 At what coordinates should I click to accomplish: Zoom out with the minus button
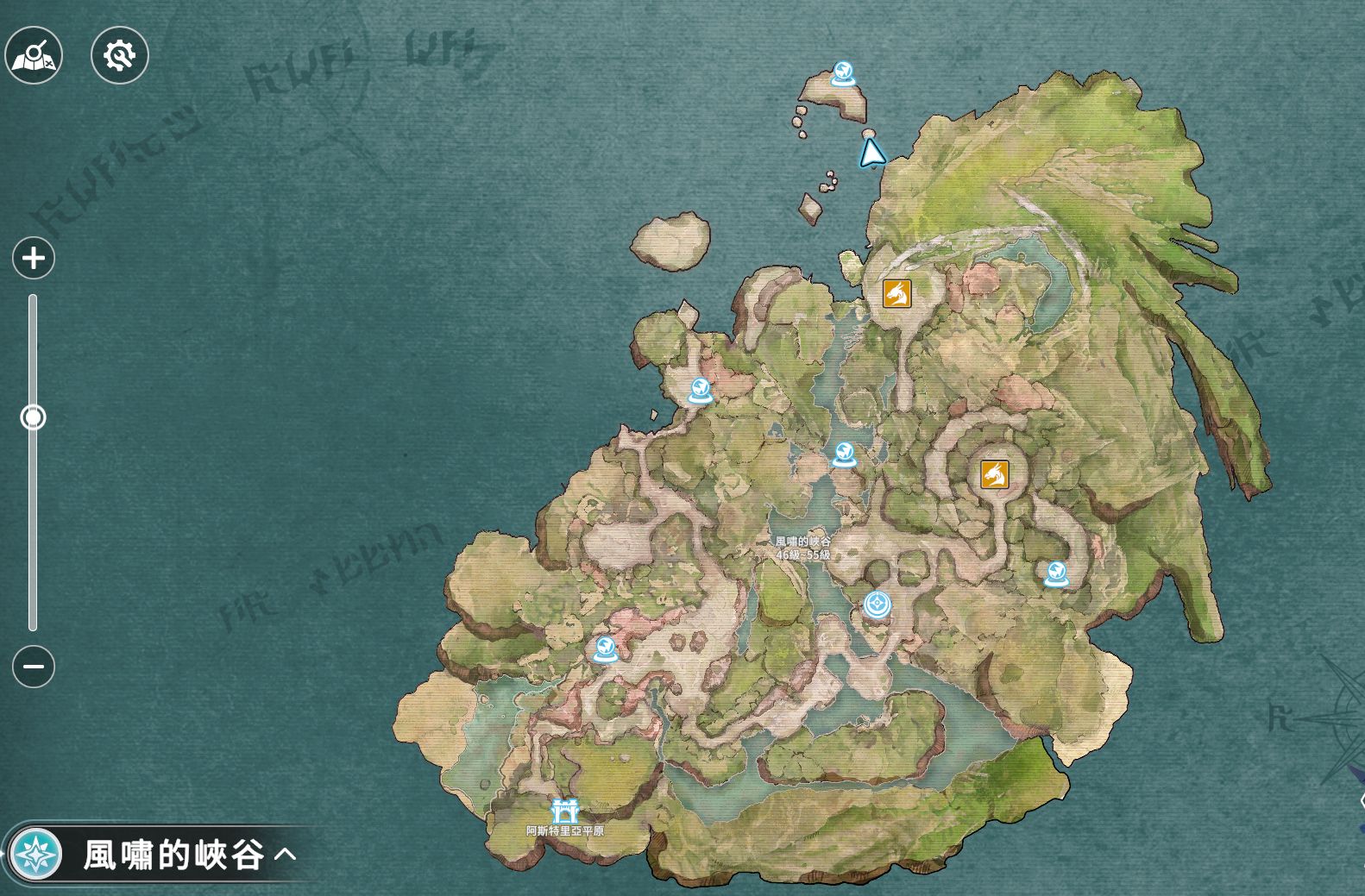(x=34, y=667)
